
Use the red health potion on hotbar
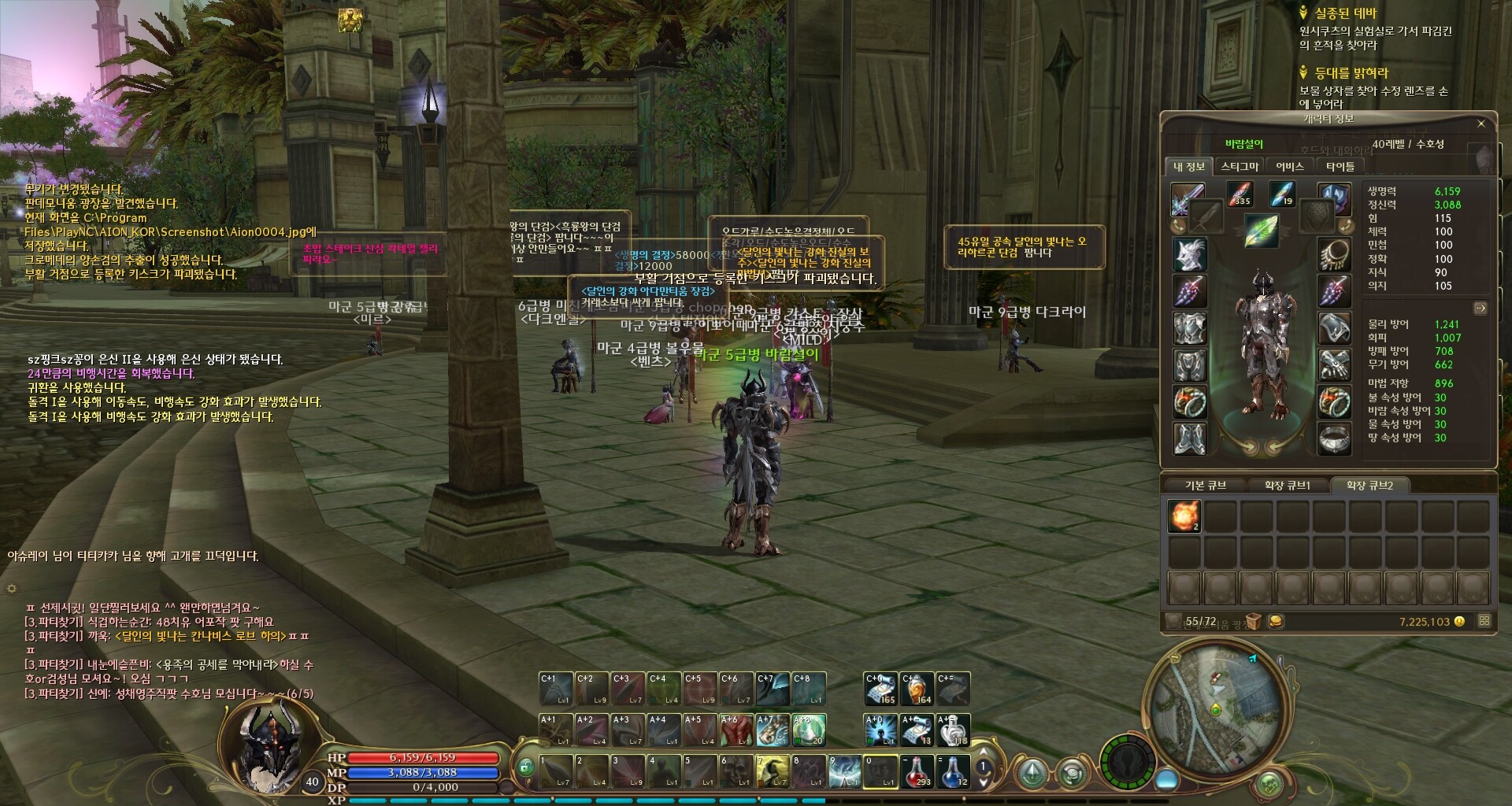pos(917,771)
